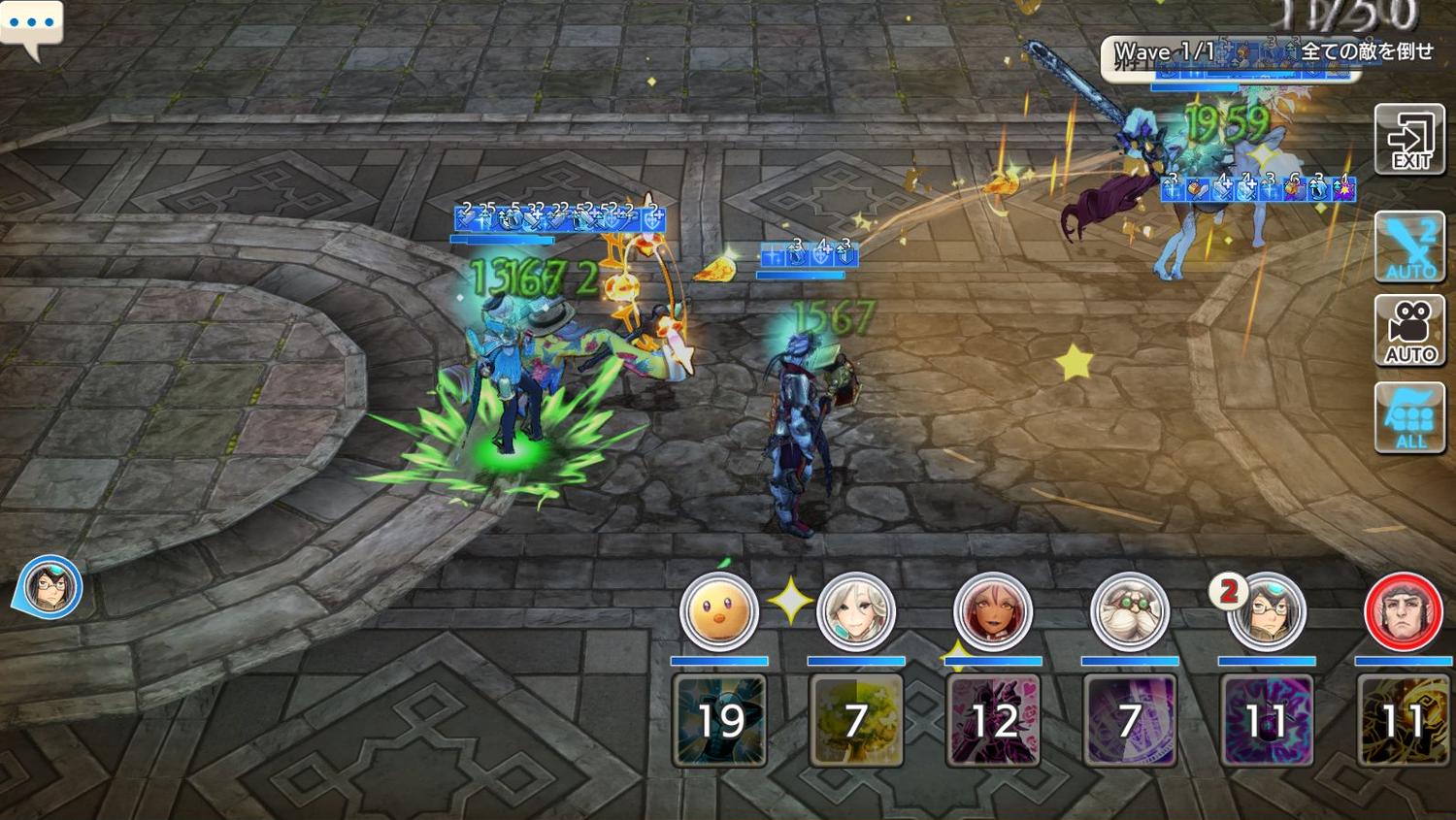Image resolution: width=1456 pixels, height=820 pixels.
Task: Select the white-haired character portrait
Action: 855,611
